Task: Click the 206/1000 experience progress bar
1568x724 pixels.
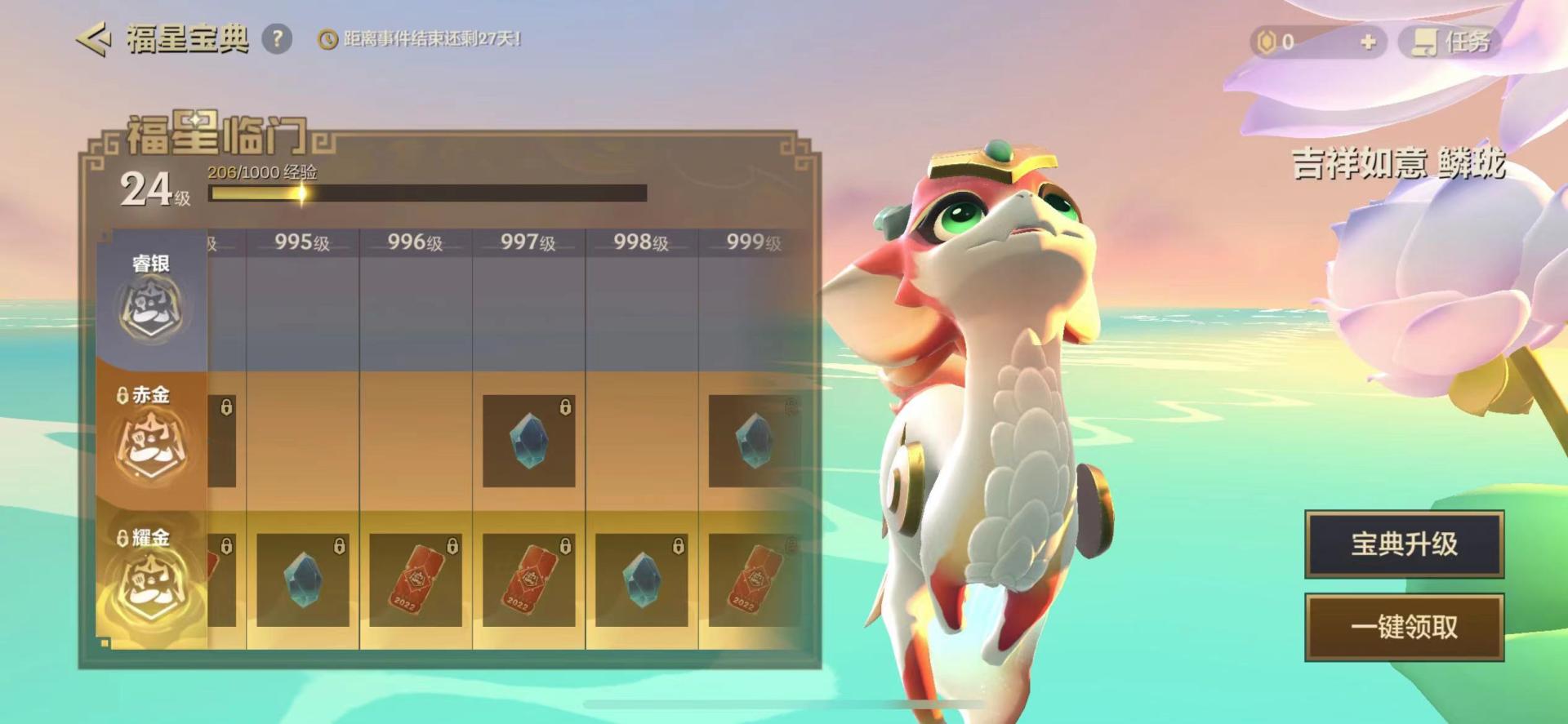Action: [429, 192]
